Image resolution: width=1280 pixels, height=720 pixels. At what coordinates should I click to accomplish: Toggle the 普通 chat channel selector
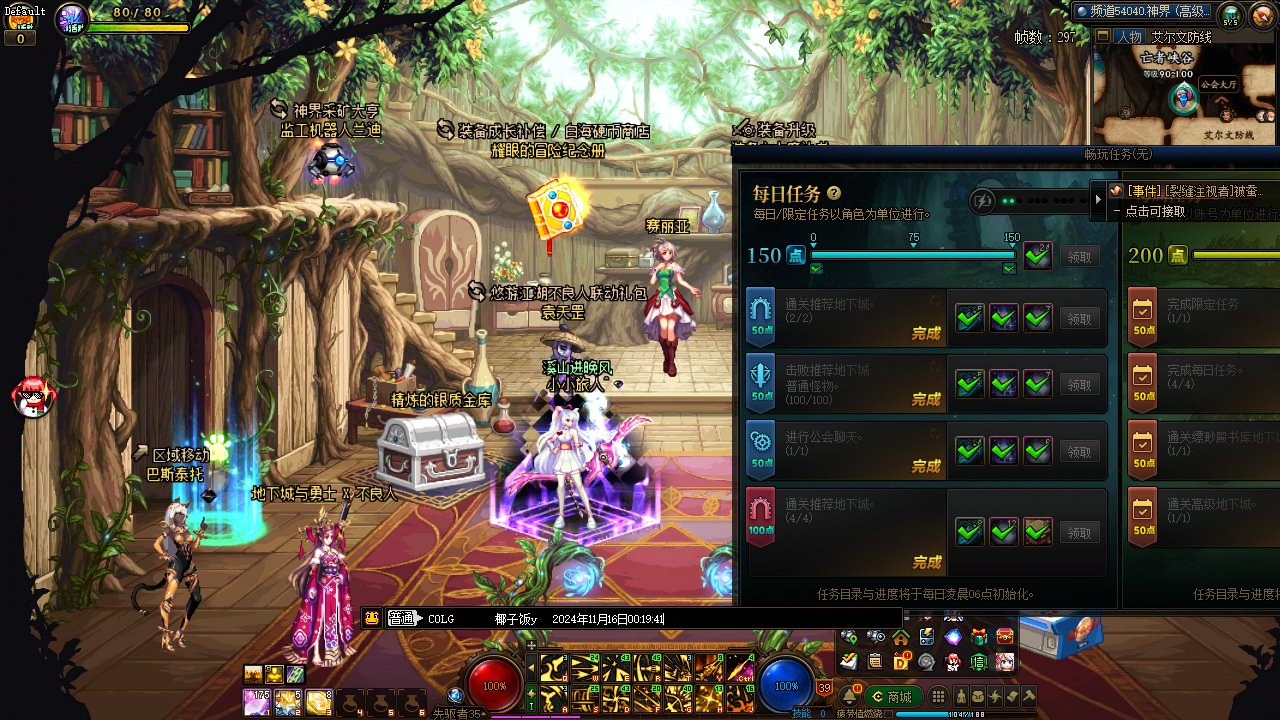coord(405,619)
